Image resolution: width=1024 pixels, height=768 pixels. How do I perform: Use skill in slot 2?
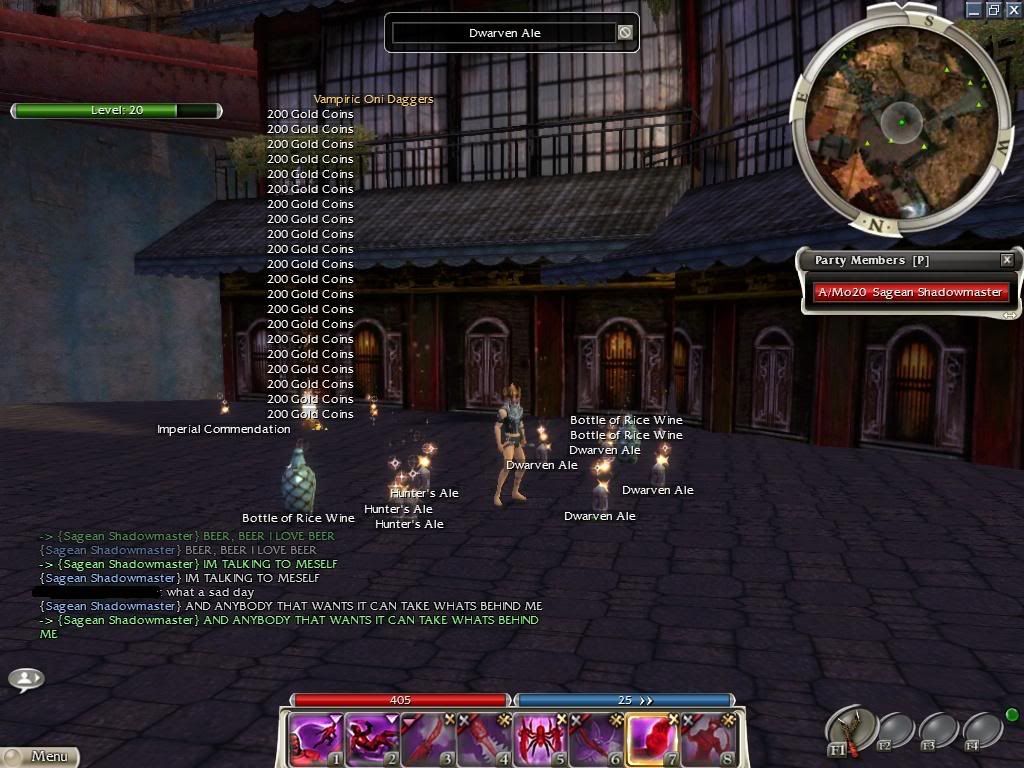click(371, 738)
